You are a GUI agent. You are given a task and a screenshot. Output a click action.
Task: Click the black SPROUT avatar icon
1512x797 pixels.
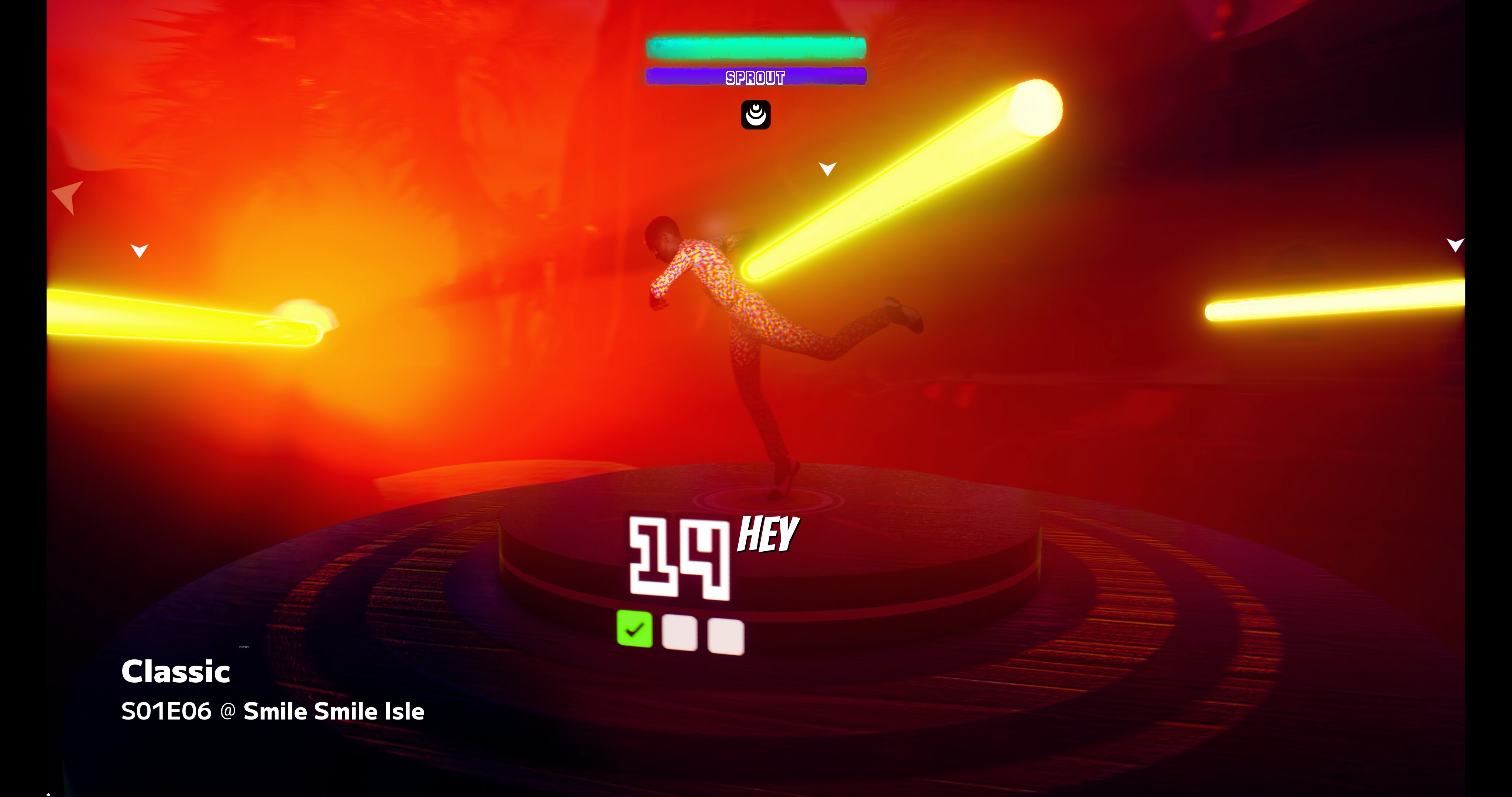pyautogui.click(x=756, y=115)
